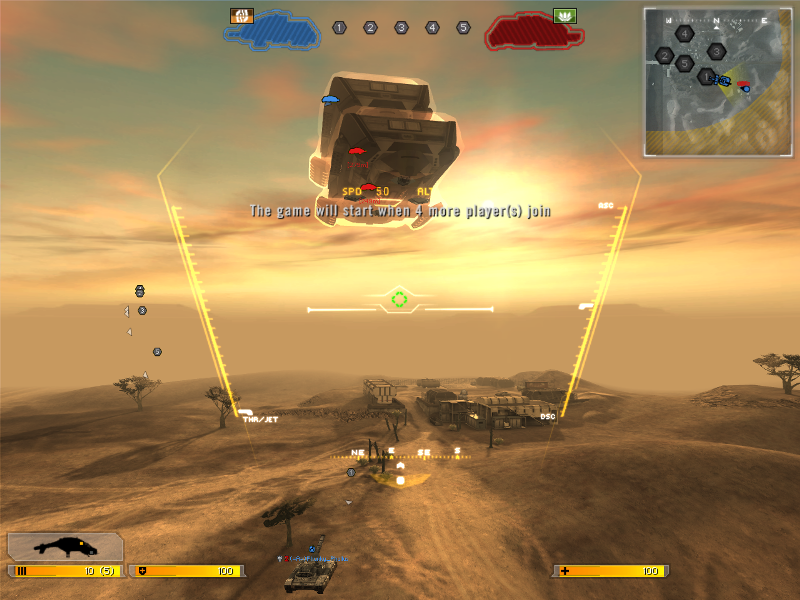Click flag indicator 3 between the Titan icons

coord(401,28)
